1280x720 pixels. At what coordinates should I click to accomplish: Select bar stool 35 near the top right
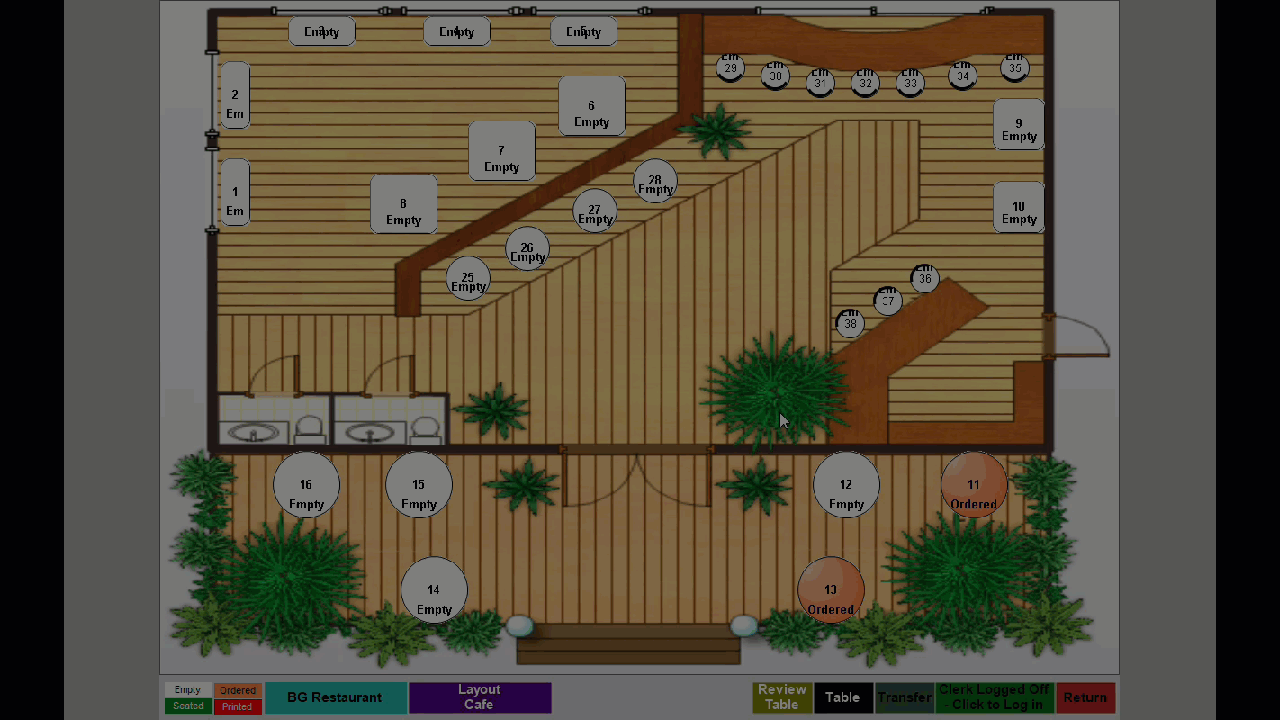point(1015,67)
